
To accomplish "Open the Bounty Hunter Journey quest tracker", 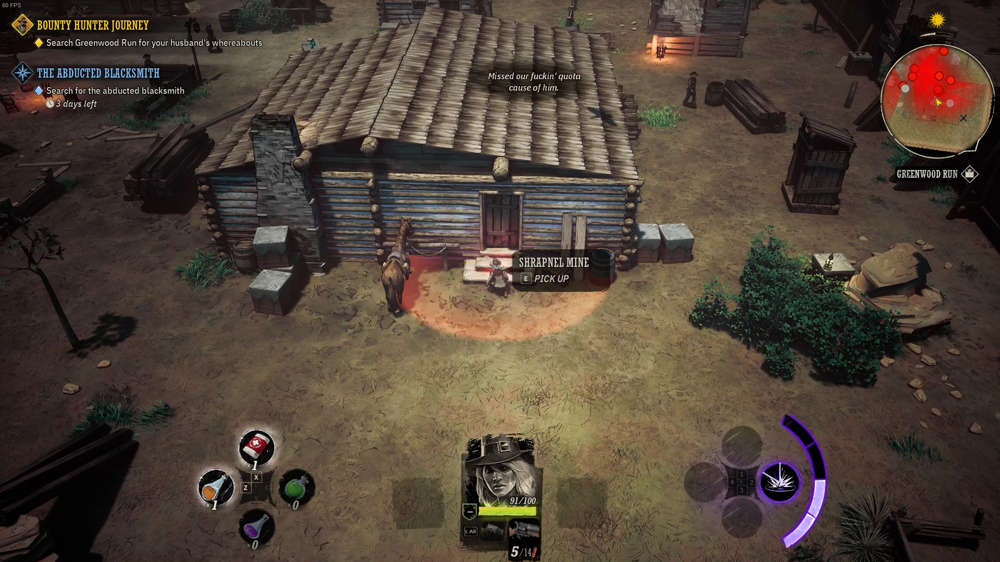I will (92, 24).
